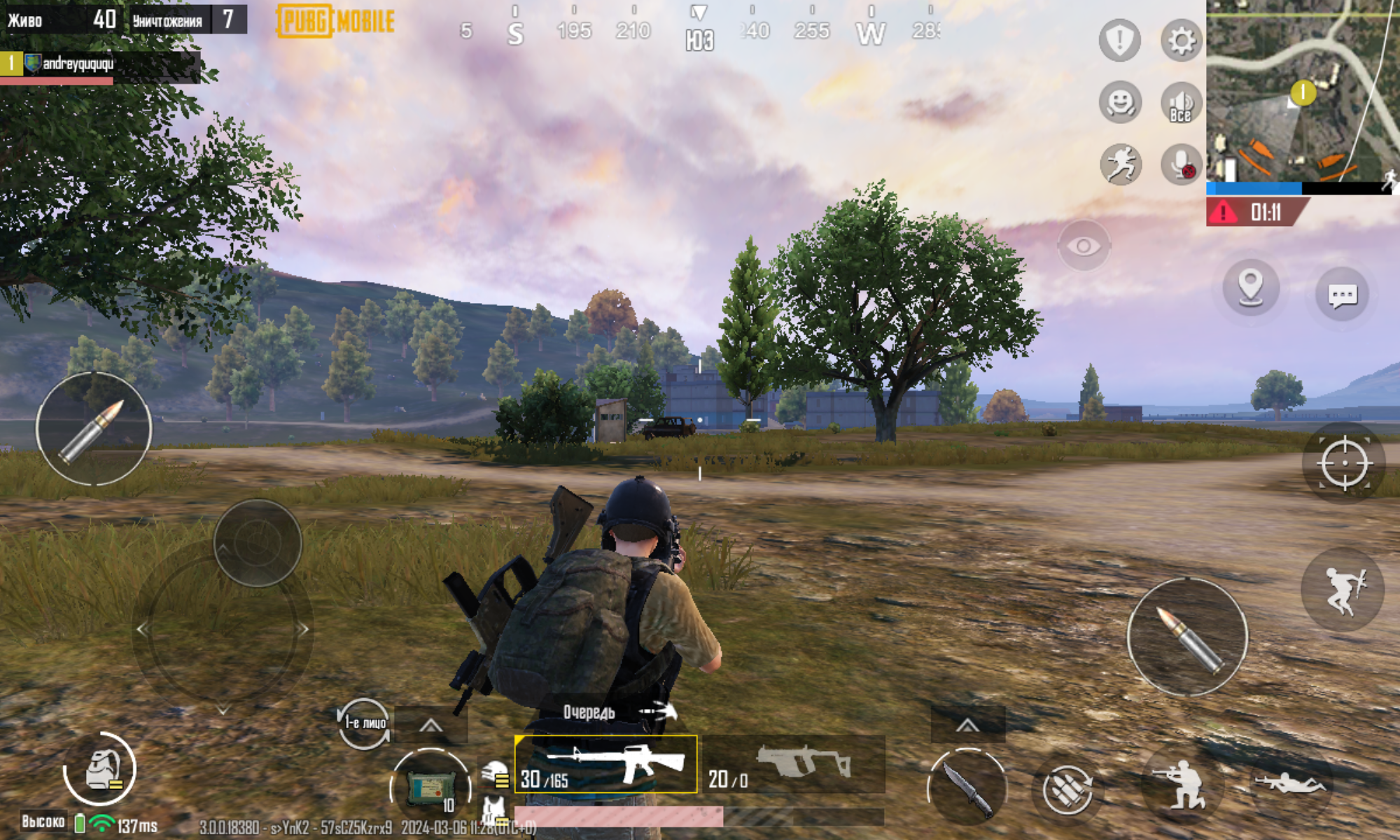Open the backpack inventory
Image resolution: width=1400 pixels, height=840 pixels.
(100, 769)
